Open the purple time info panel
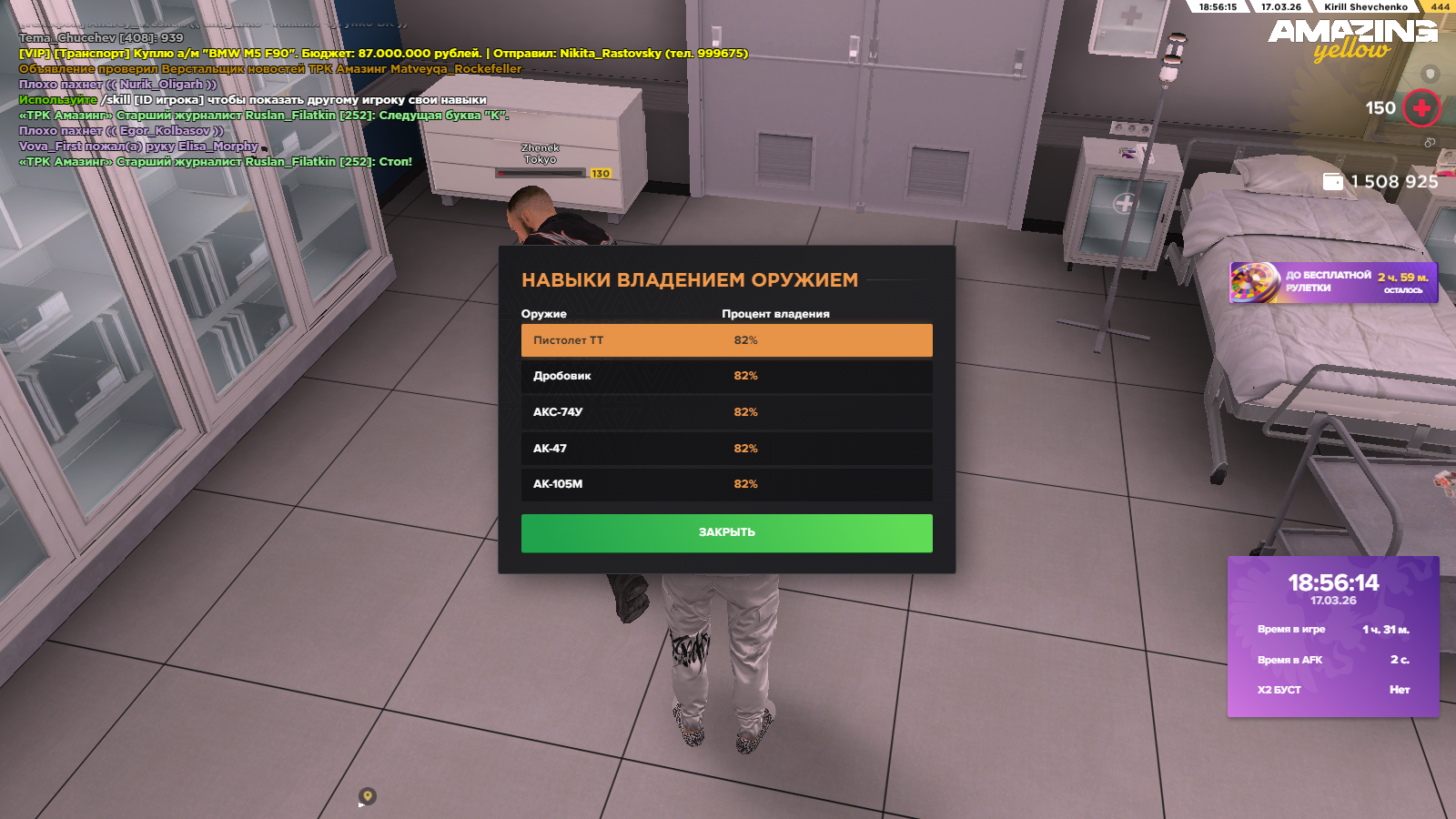 (1333, 636)
